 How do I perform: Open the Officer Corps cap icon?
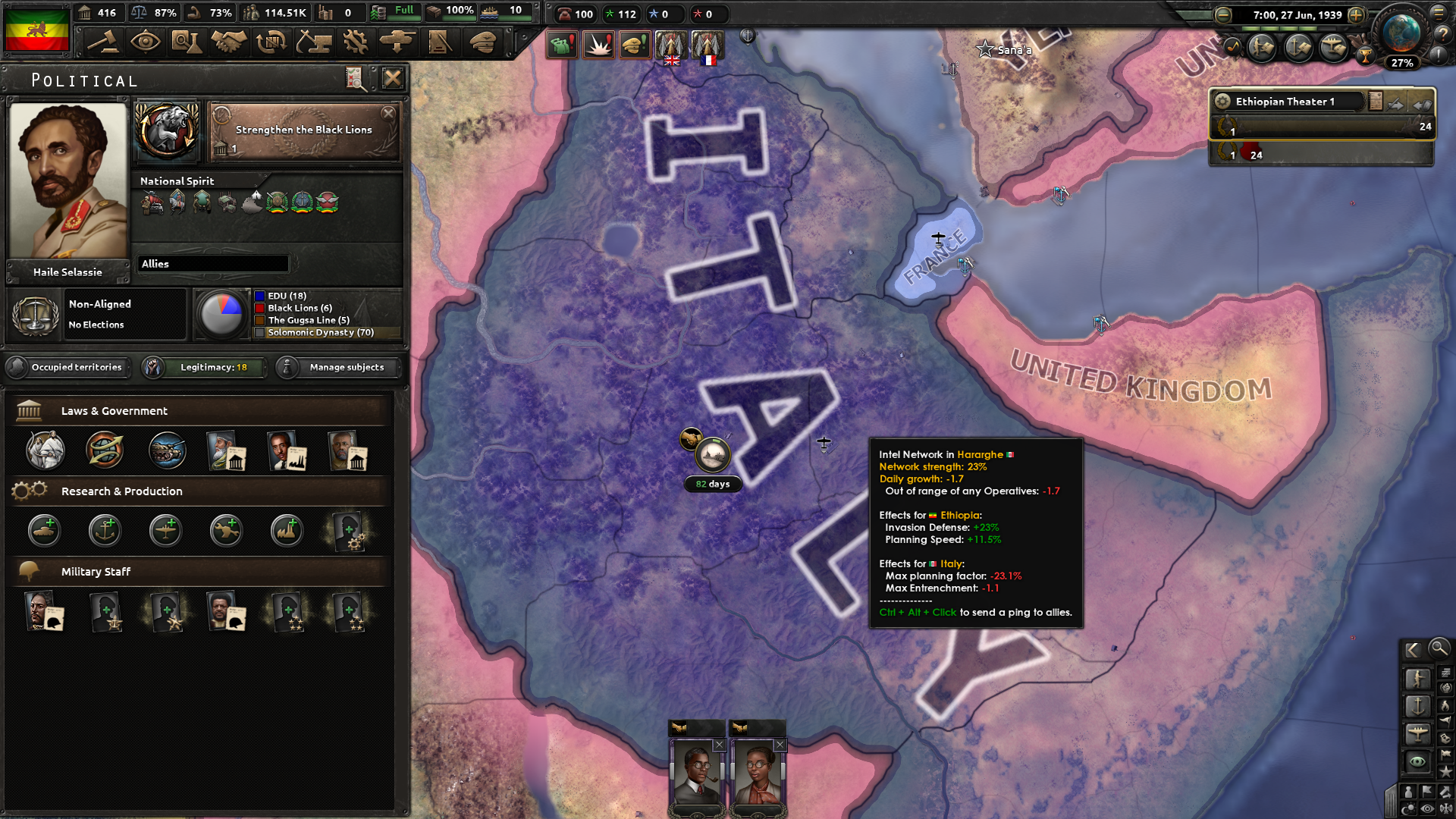[483, 42]
